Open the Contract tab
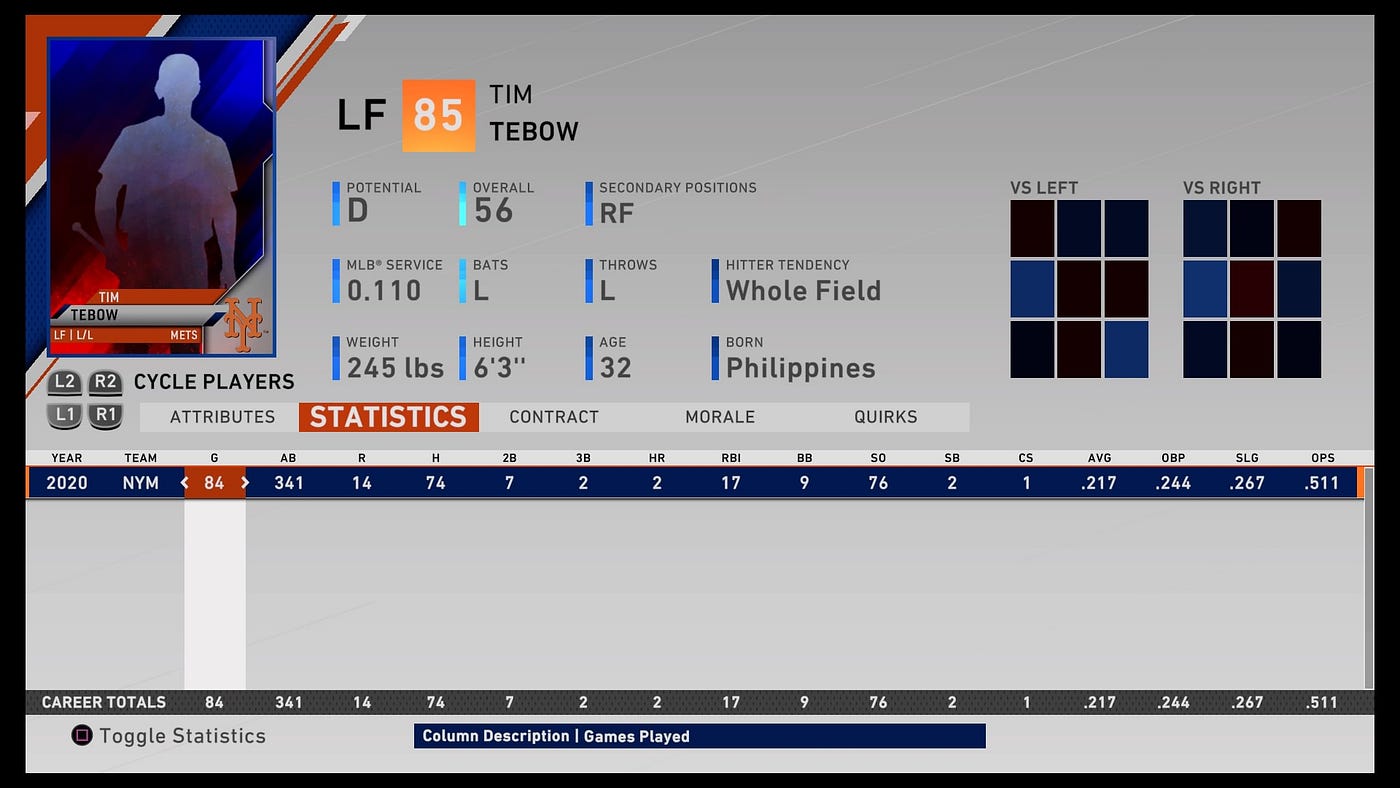This screenshot has height=788, width=1400. point(554,417)
